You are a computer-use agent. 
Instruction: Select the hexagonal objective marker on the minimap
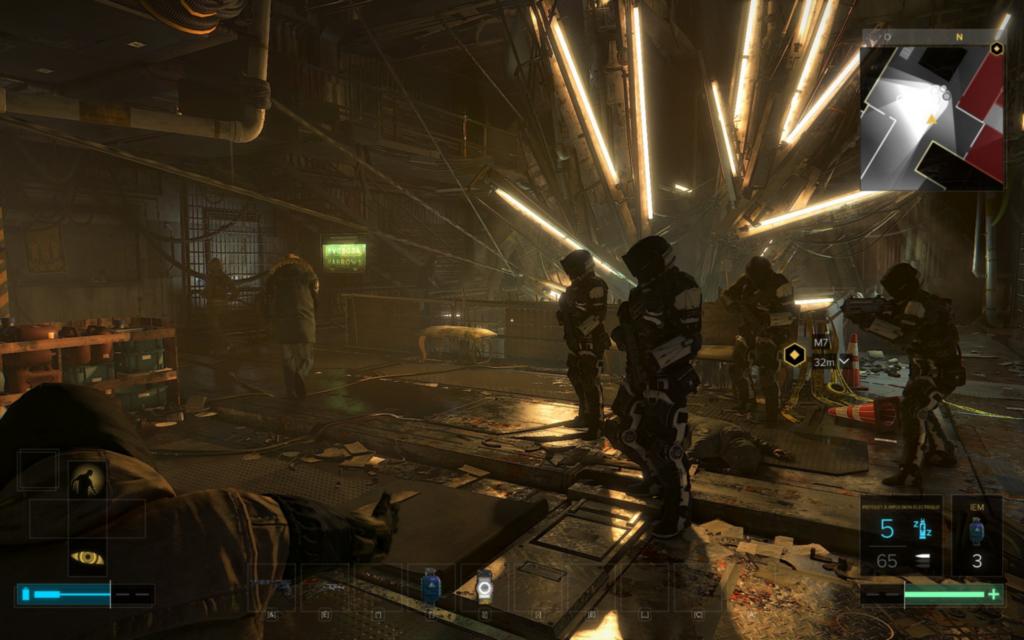coord(996,48)
